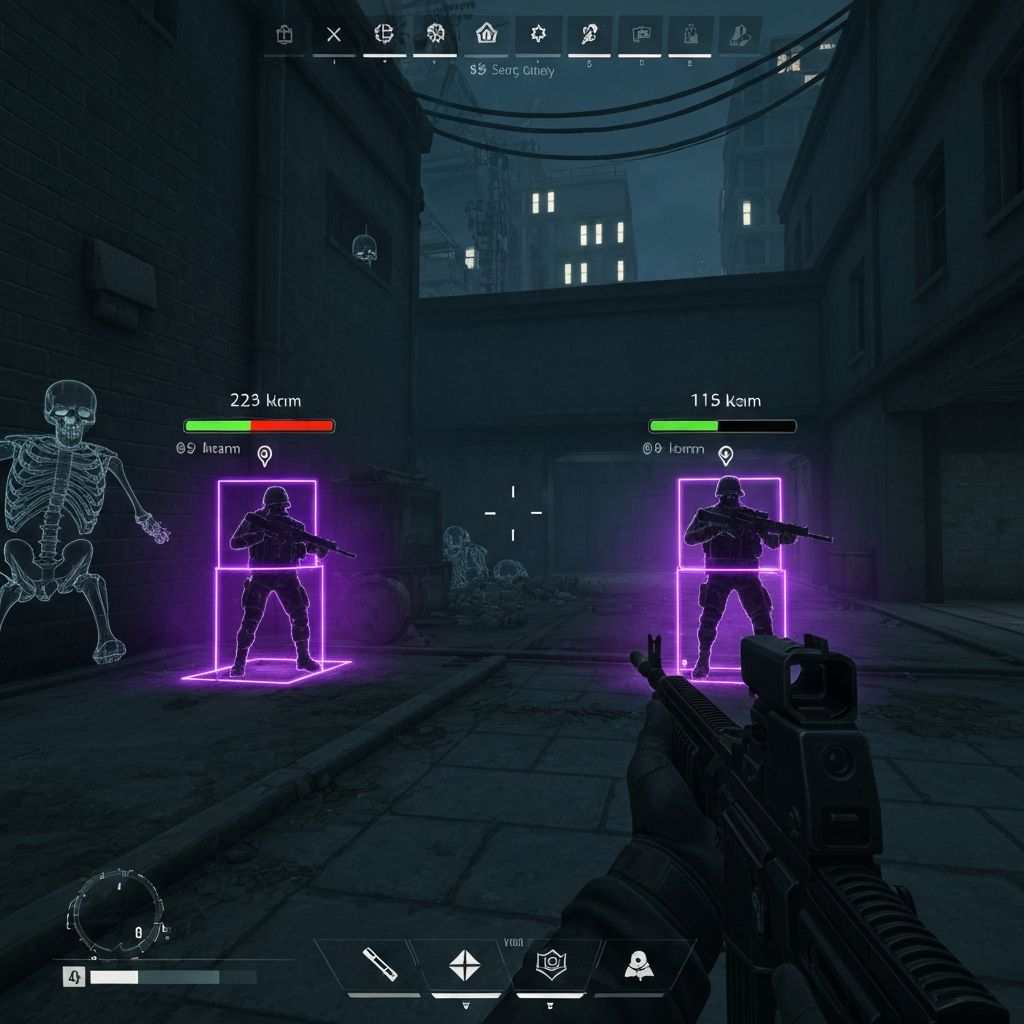The height and width of the screenshot is (1024, 1024).
Task: Select the flower-shaped round icon at top
Action: tap(435, 34)
